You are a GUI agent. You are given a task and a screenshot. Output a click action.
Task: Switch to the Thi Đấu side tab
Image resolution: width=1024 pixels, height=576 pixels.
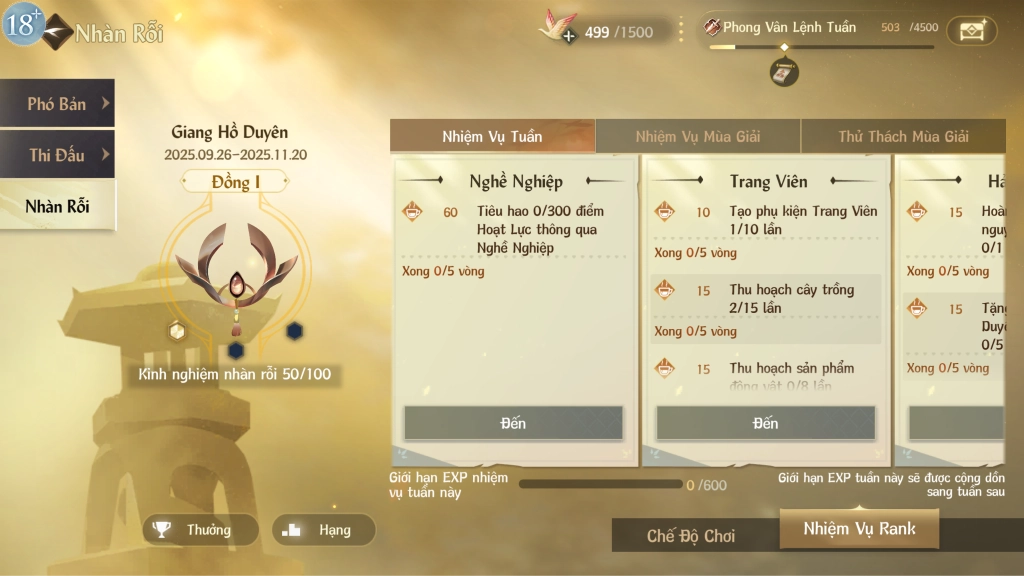[57, 155]
